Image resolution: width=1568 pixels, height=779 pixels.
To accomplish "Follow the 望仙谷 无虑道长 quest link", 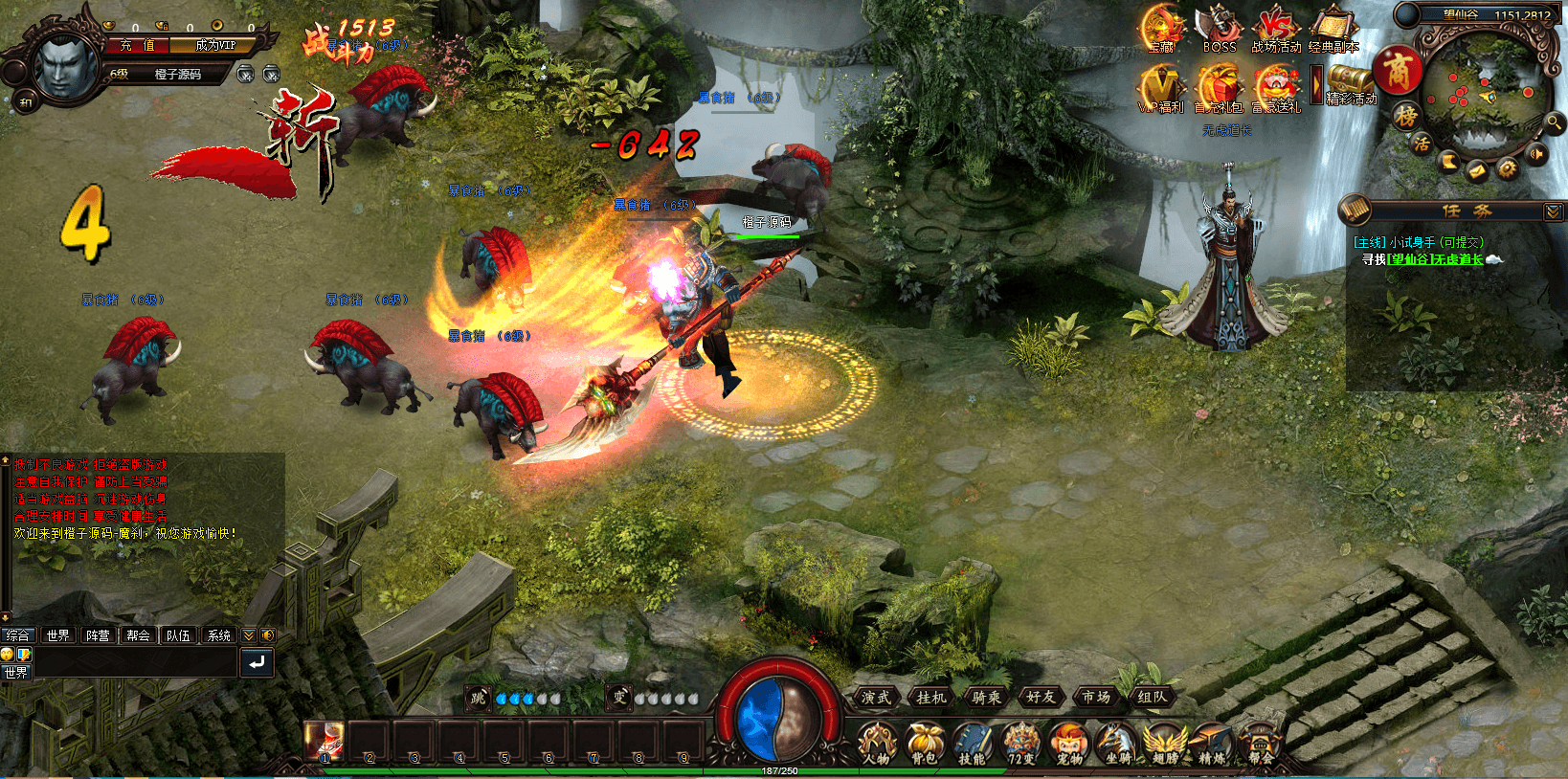I will click(x=1436, y=259).
